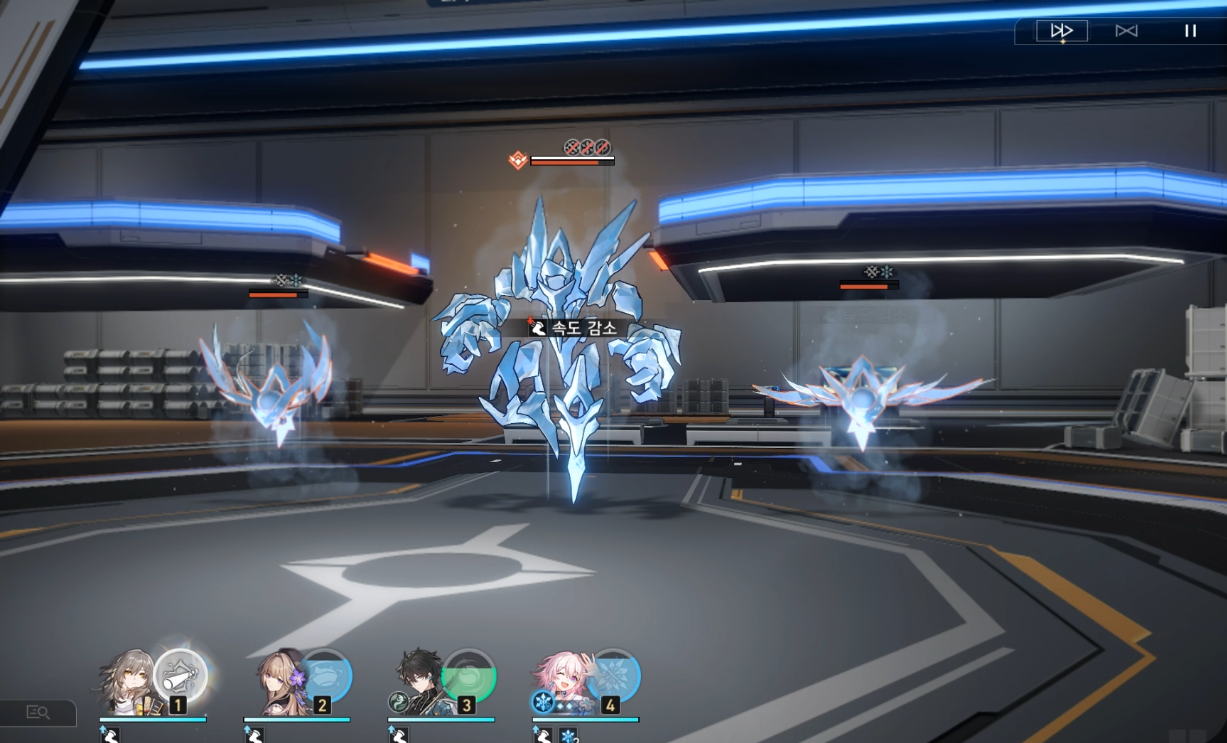The height and width of the screenshot is (743, 1227).
Task: Select the blue ultimate icon numbered 2
Action: pos(326,676)
